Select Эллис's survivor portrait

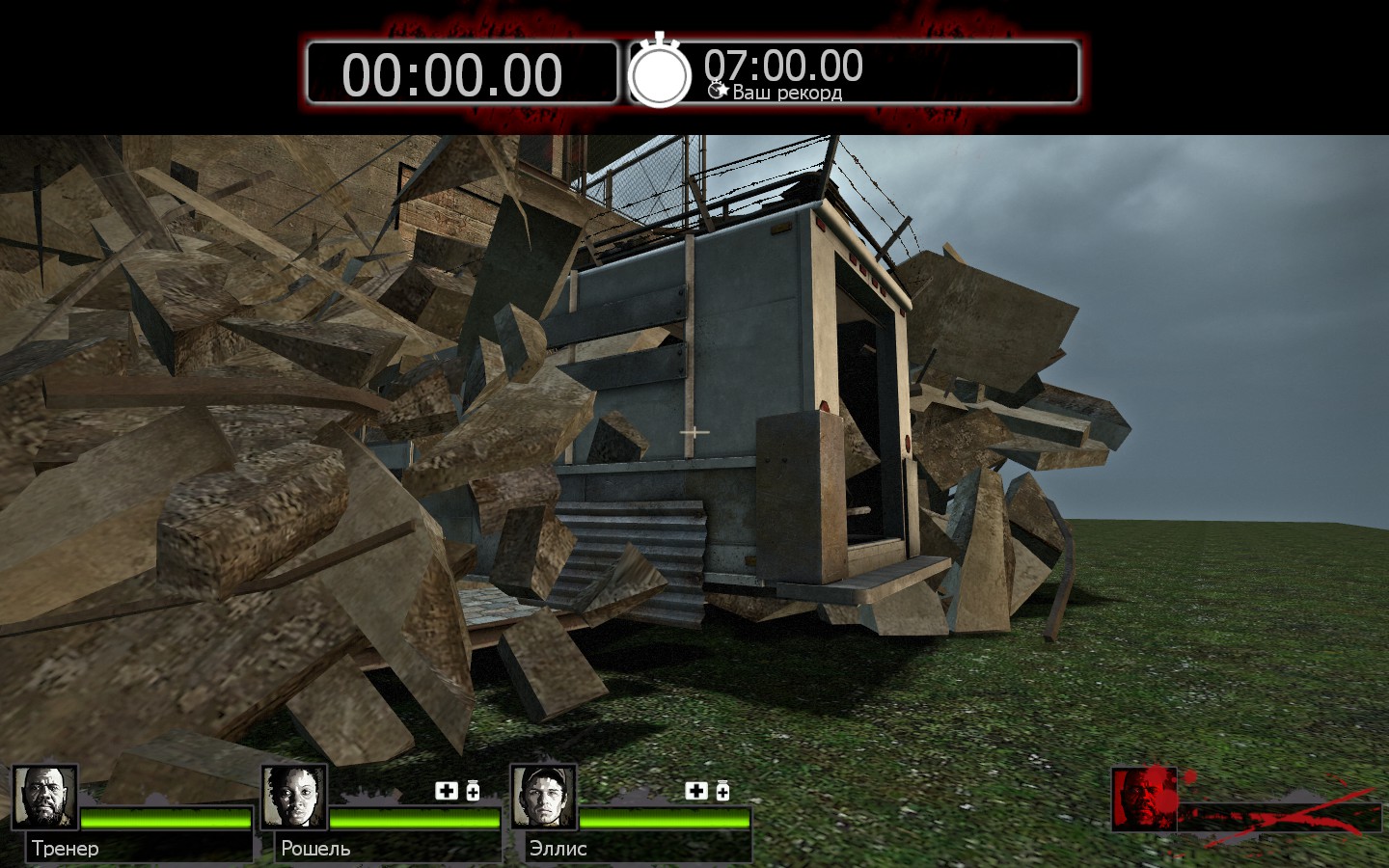click(x=543, y=798)
